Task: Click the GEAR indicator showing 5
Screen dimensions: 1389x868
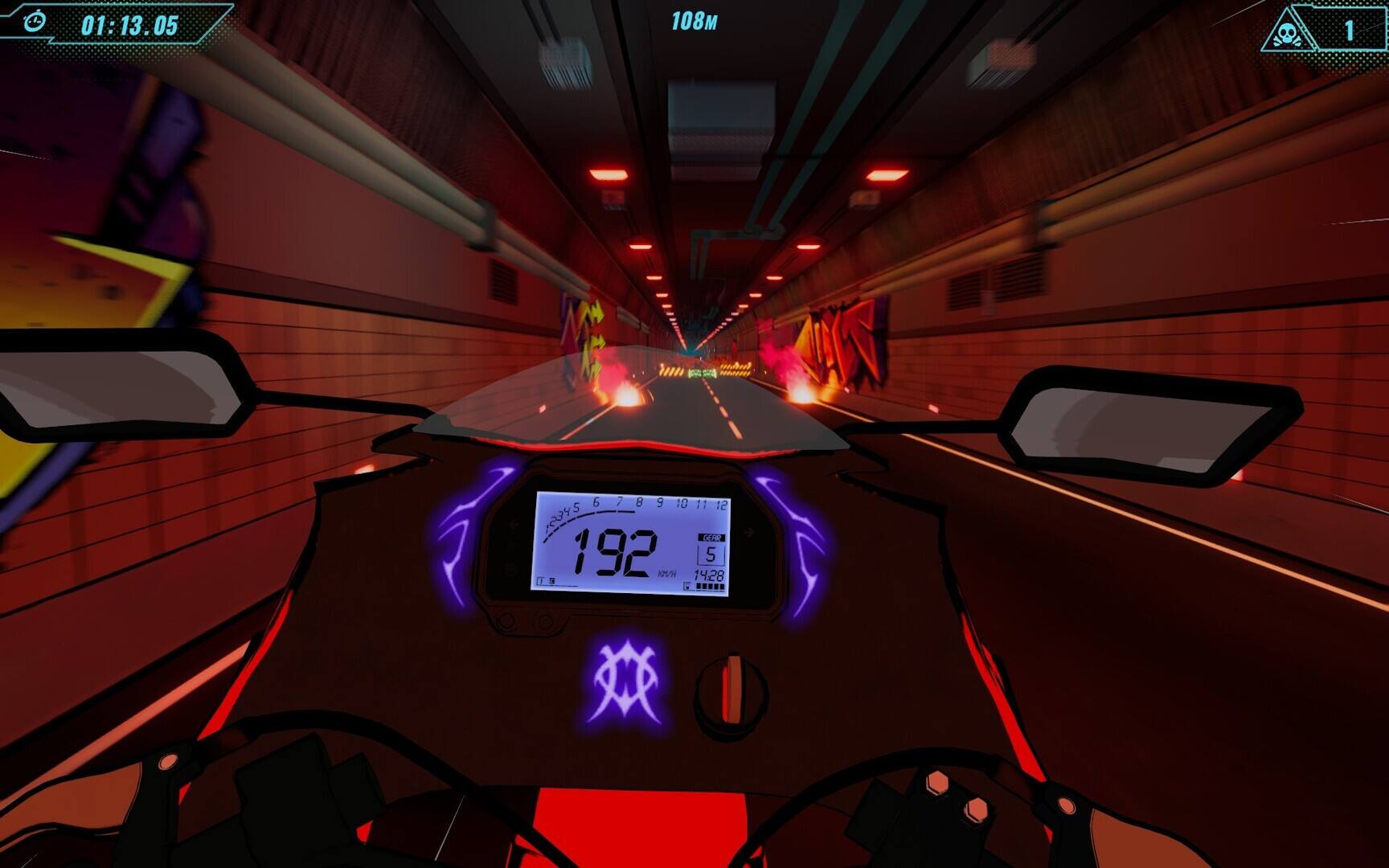Action: [x=711, y=552]
